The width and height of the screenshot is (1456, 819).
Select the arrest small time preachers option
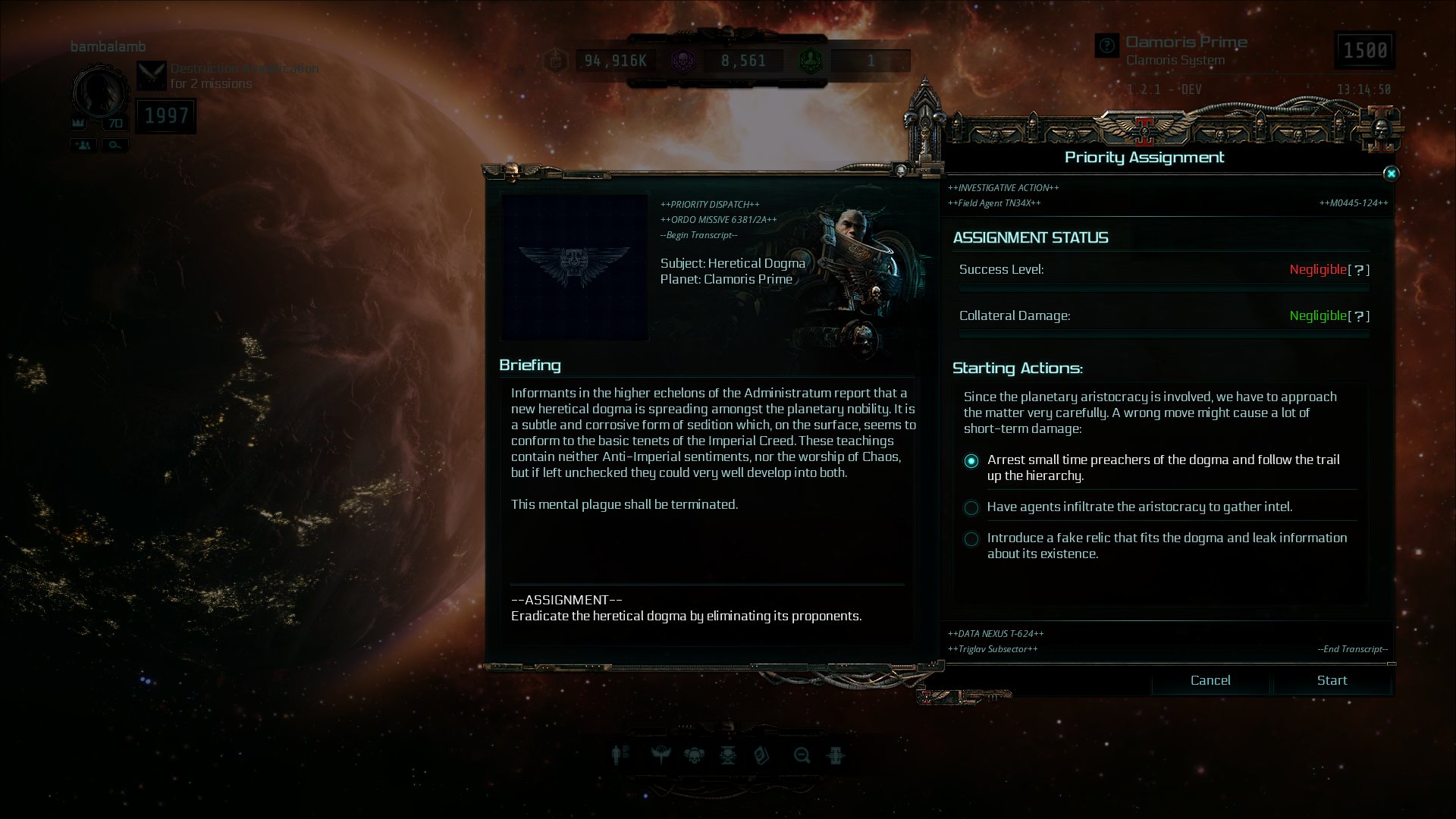[x=971, y=461]
